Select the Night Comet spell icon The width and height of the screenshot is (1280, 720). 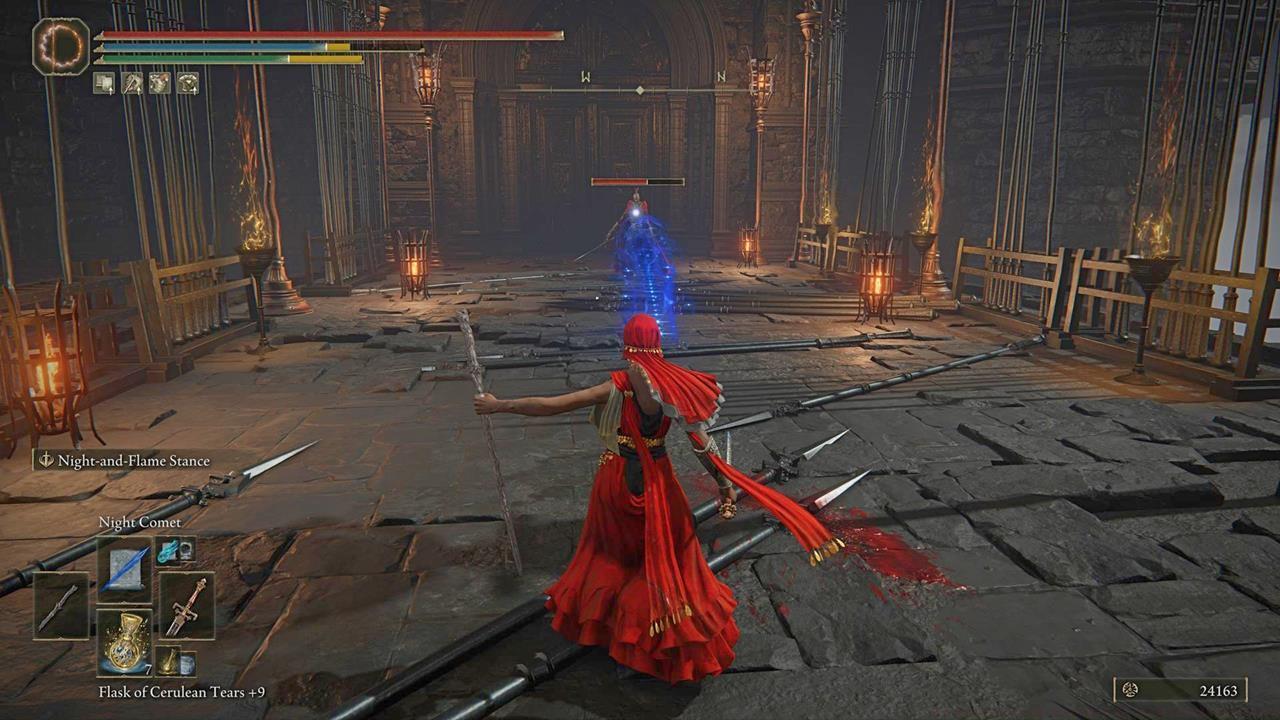tap(124, 570)
